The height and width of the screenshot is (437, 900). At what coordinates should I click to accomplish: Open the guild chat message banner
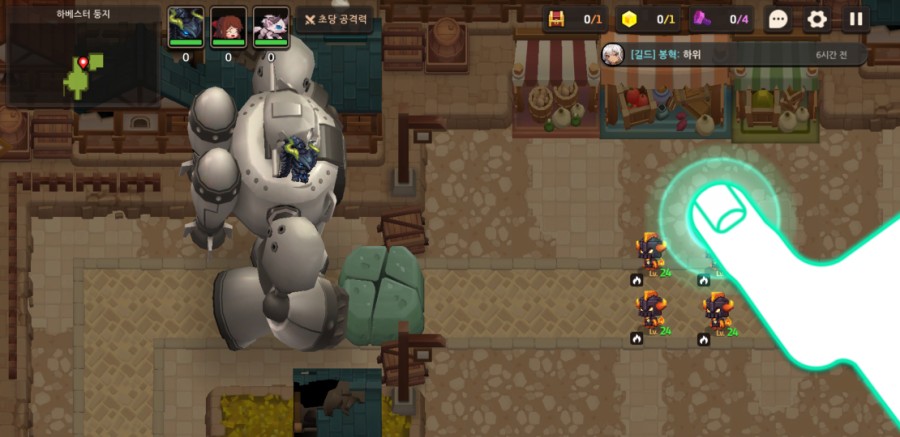732,54
